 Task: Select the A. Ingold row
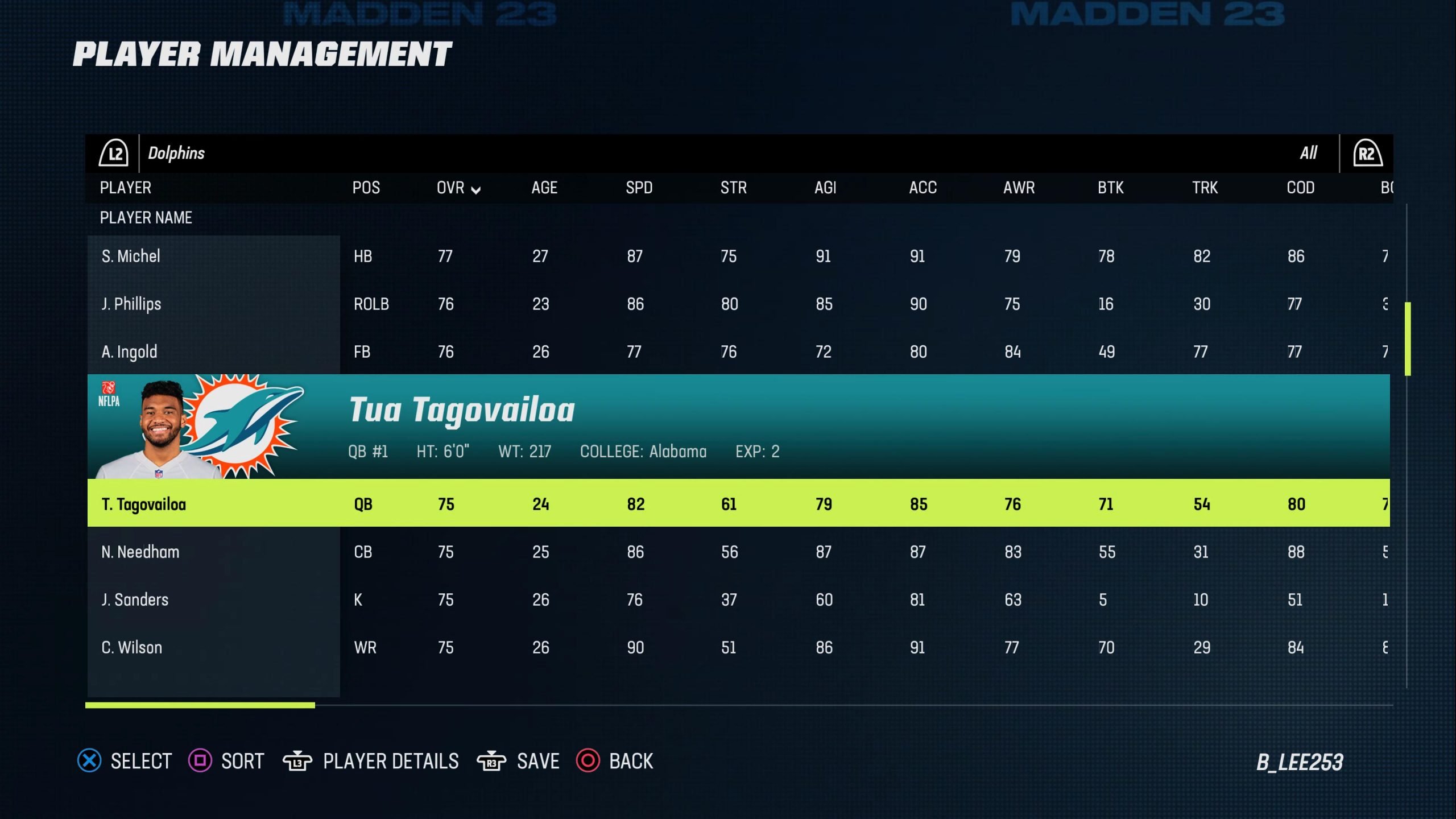[129, 352]
